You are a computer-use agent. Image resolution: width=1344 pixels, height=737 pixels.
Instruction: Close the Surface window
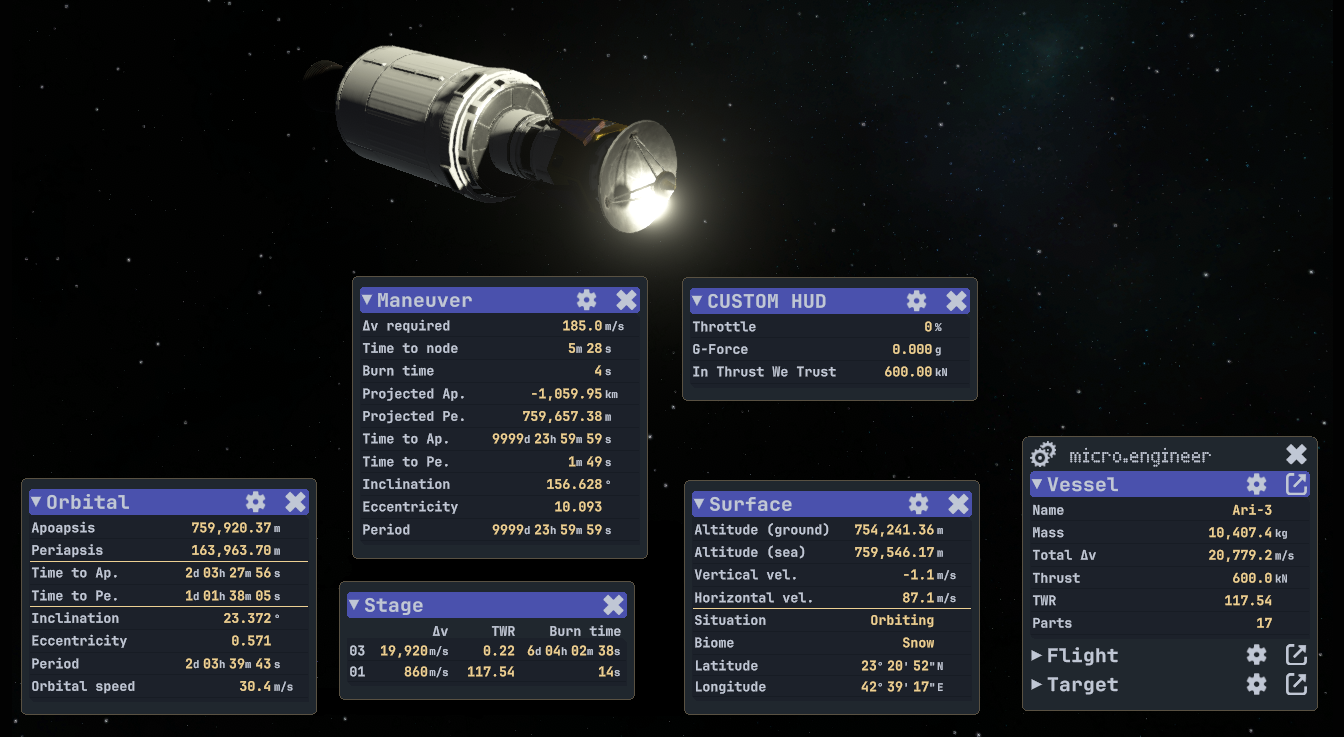coord(958,504)
